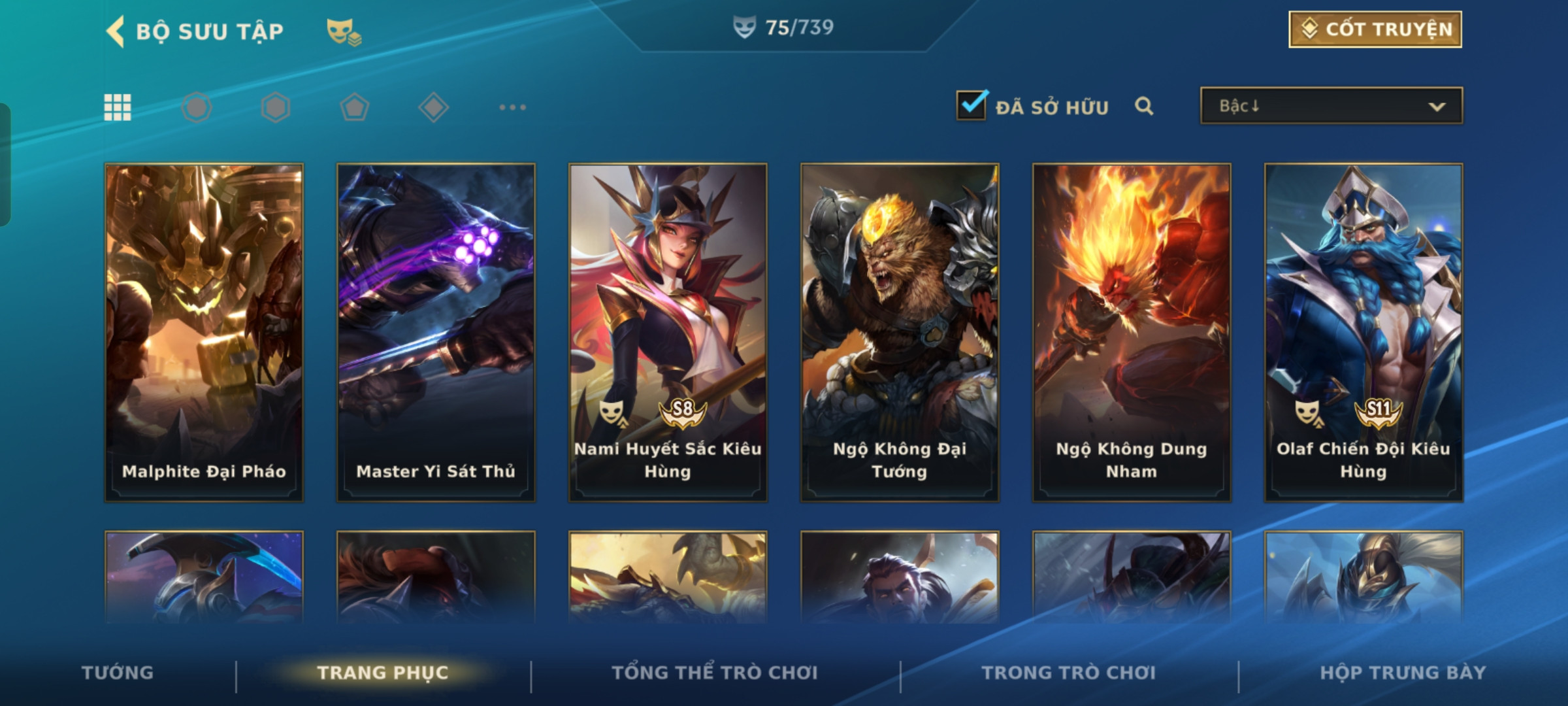Screen dimensions: 1568x706
Task: Go back from Bộ Sưu Tập screen
Action: [x=116, y=31]
